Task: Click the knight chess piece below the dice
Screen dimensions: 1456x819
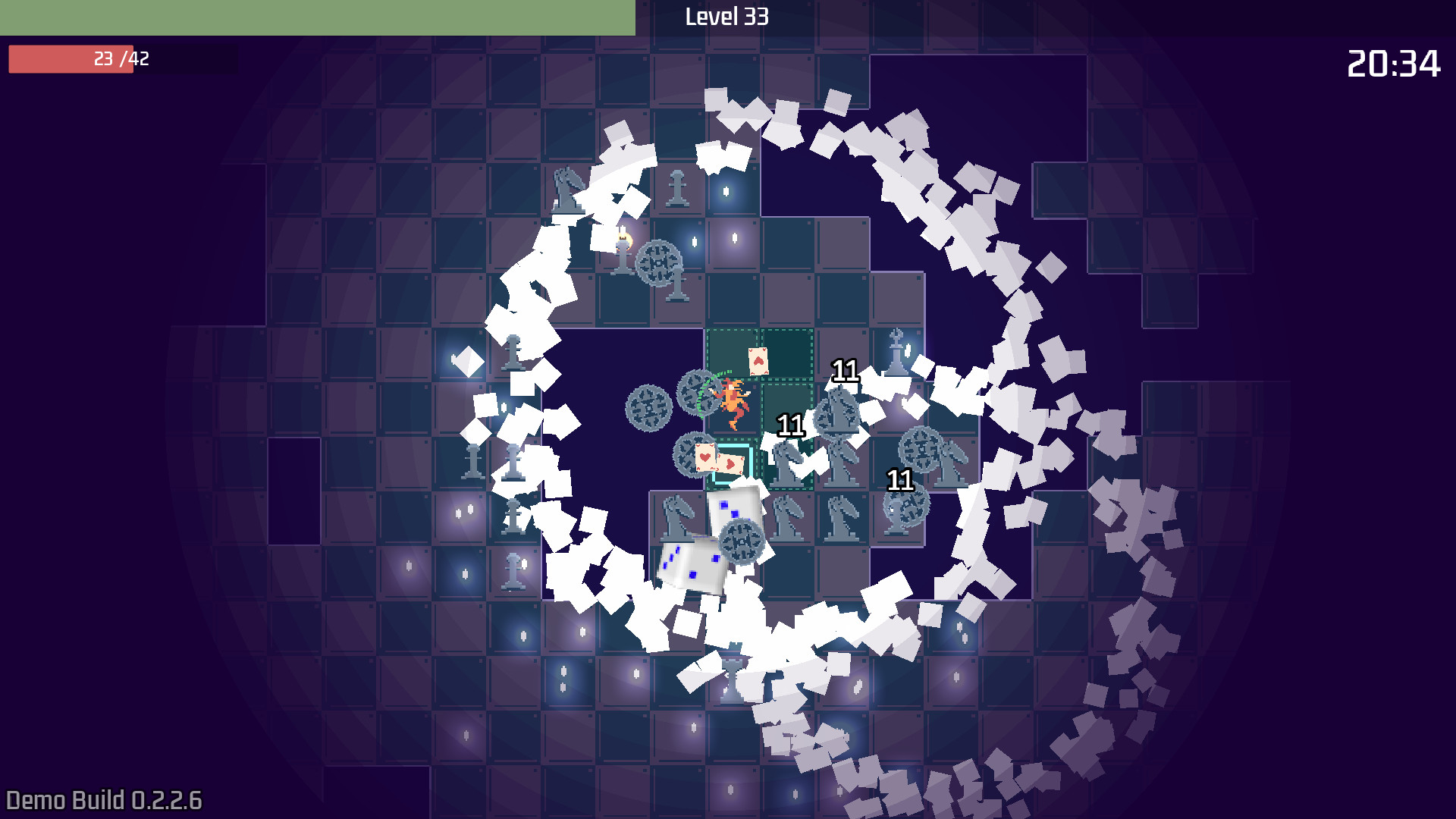Action: point(676,517)
